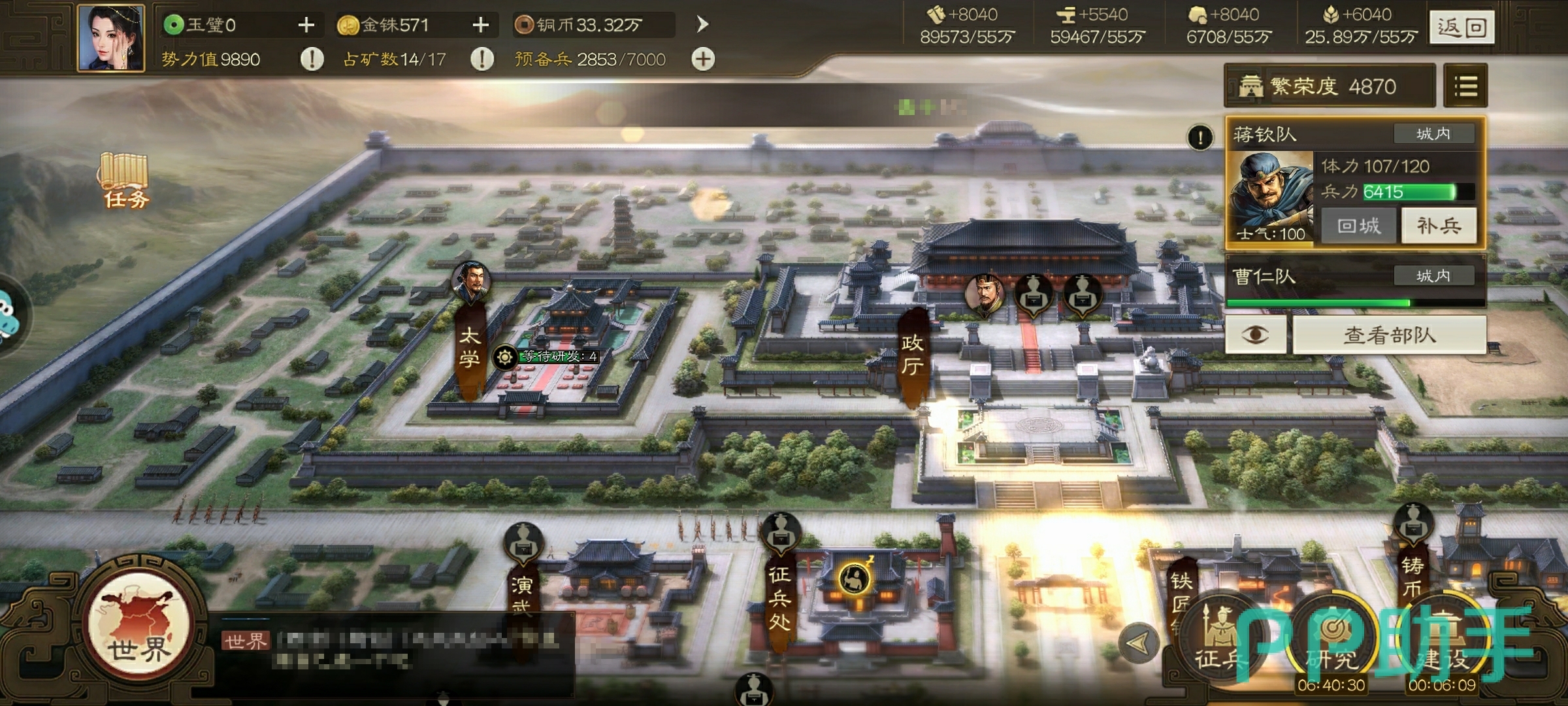The width and height of the screenshot is (1568, 706).
Task: Show 势力值 info tooltip
Action: click(x=312, y=59)
